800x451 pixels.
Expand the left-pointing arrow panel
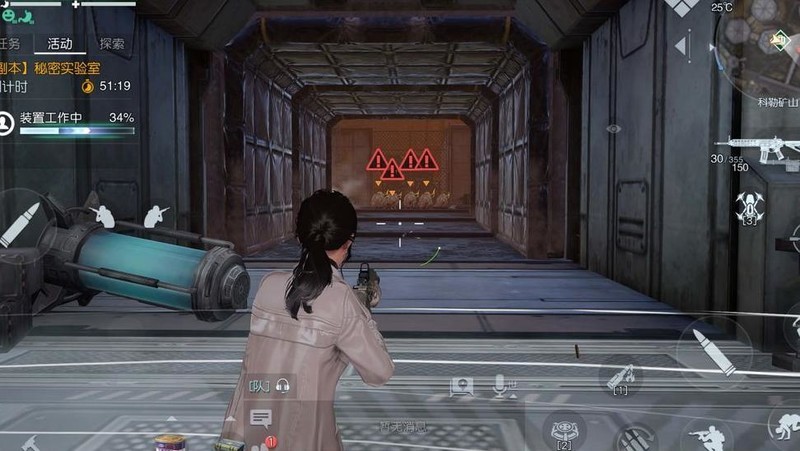tap(682, 45)
